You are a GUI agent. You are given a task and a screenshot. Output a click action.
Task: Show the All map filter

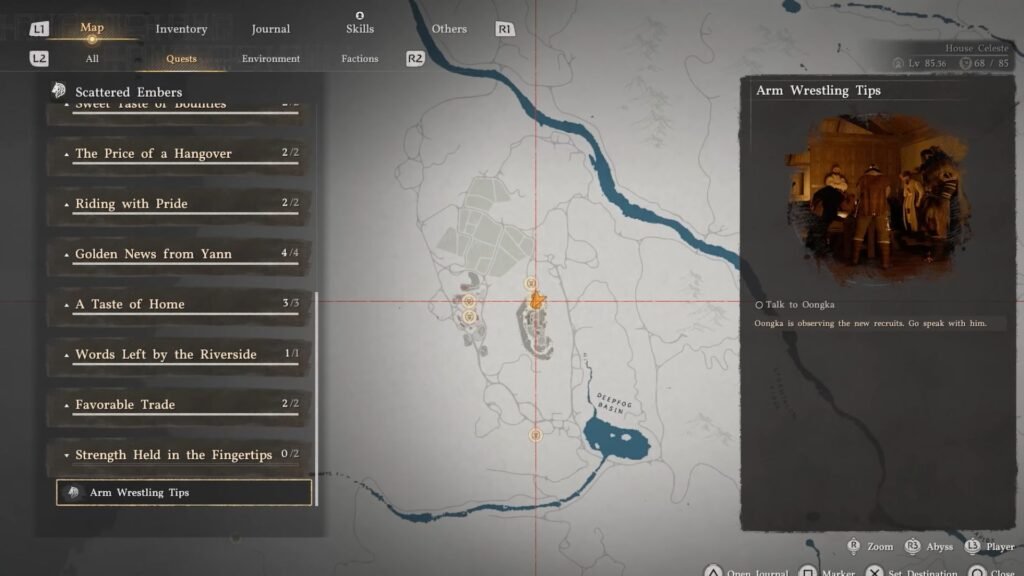(x=92, y=59)
